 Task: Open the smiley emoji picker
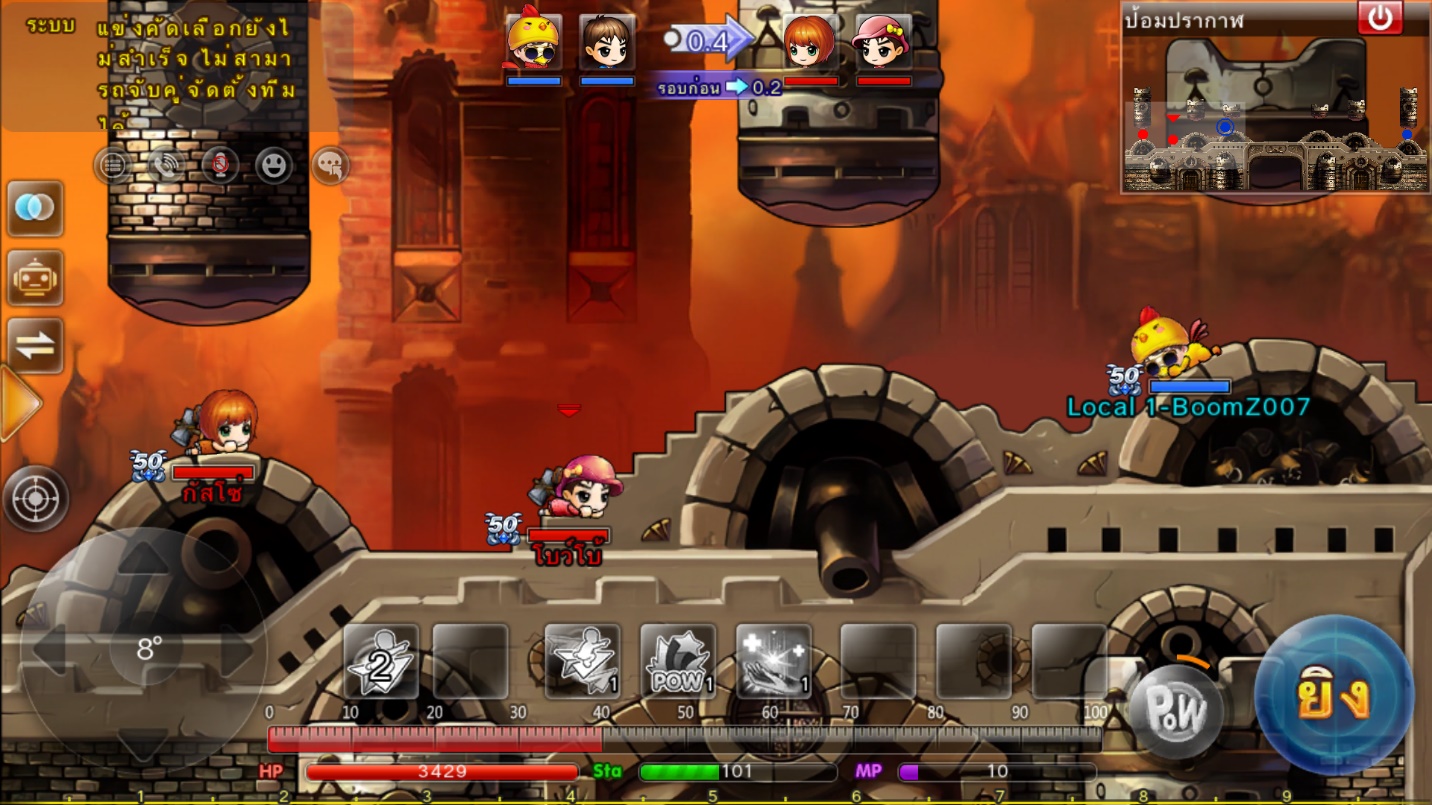coord(273,164)
